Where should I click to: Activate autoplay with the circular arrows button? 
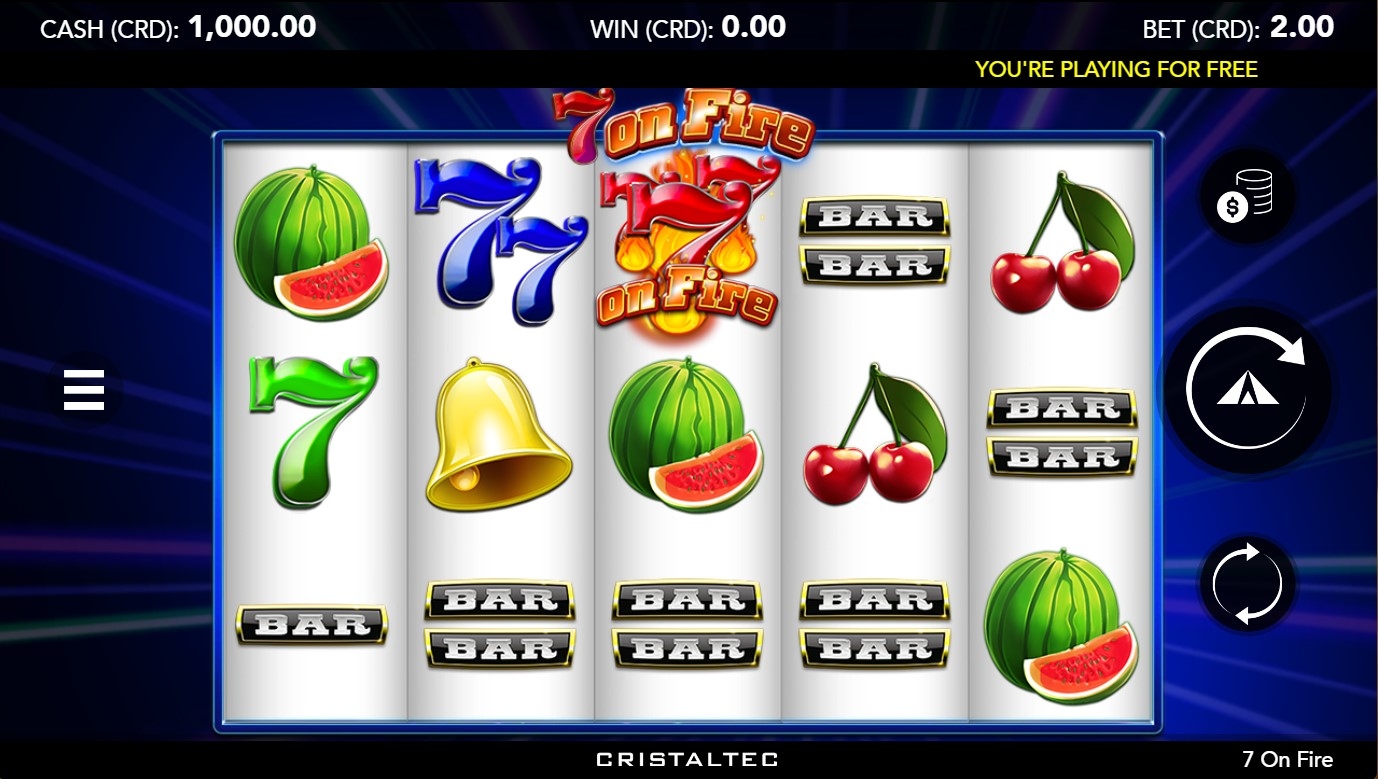pyautogui.click(x=1246, y=583)
